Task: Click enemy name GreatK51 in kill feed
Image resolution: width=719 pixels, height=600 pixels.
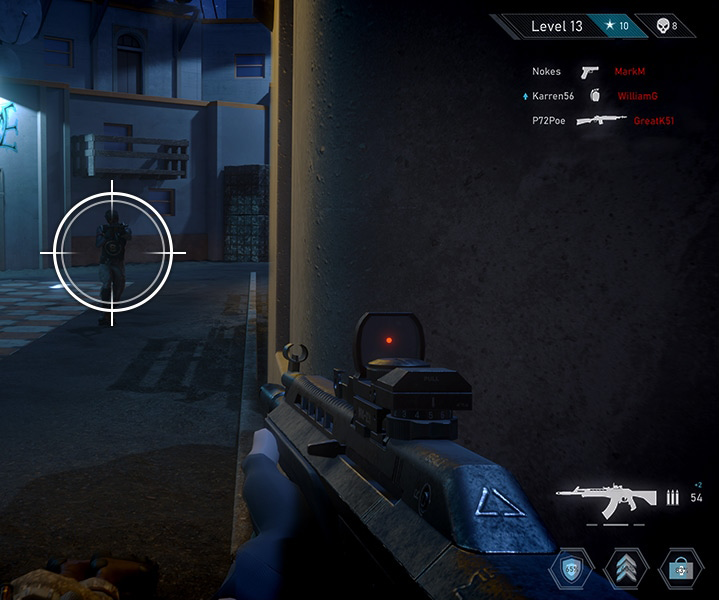Action: click(x=654, y=120)
